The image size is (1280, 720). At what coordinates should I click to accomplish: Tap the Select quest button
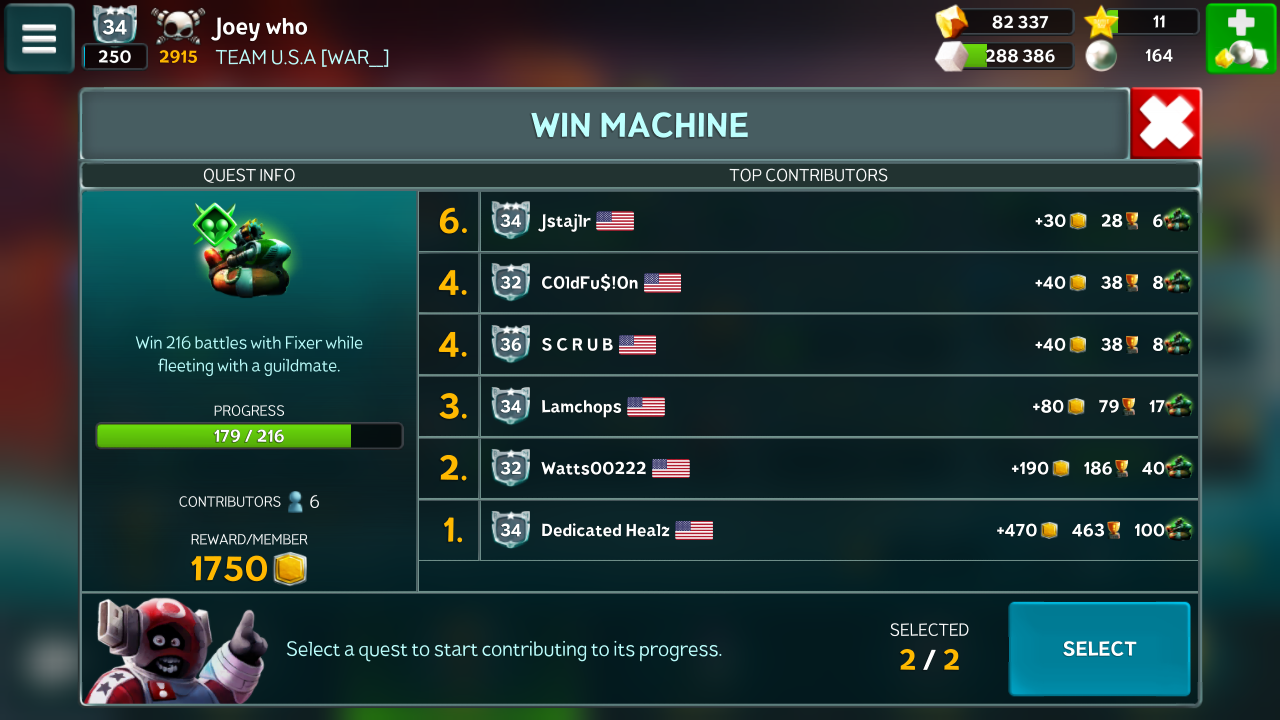(1099, 649)
